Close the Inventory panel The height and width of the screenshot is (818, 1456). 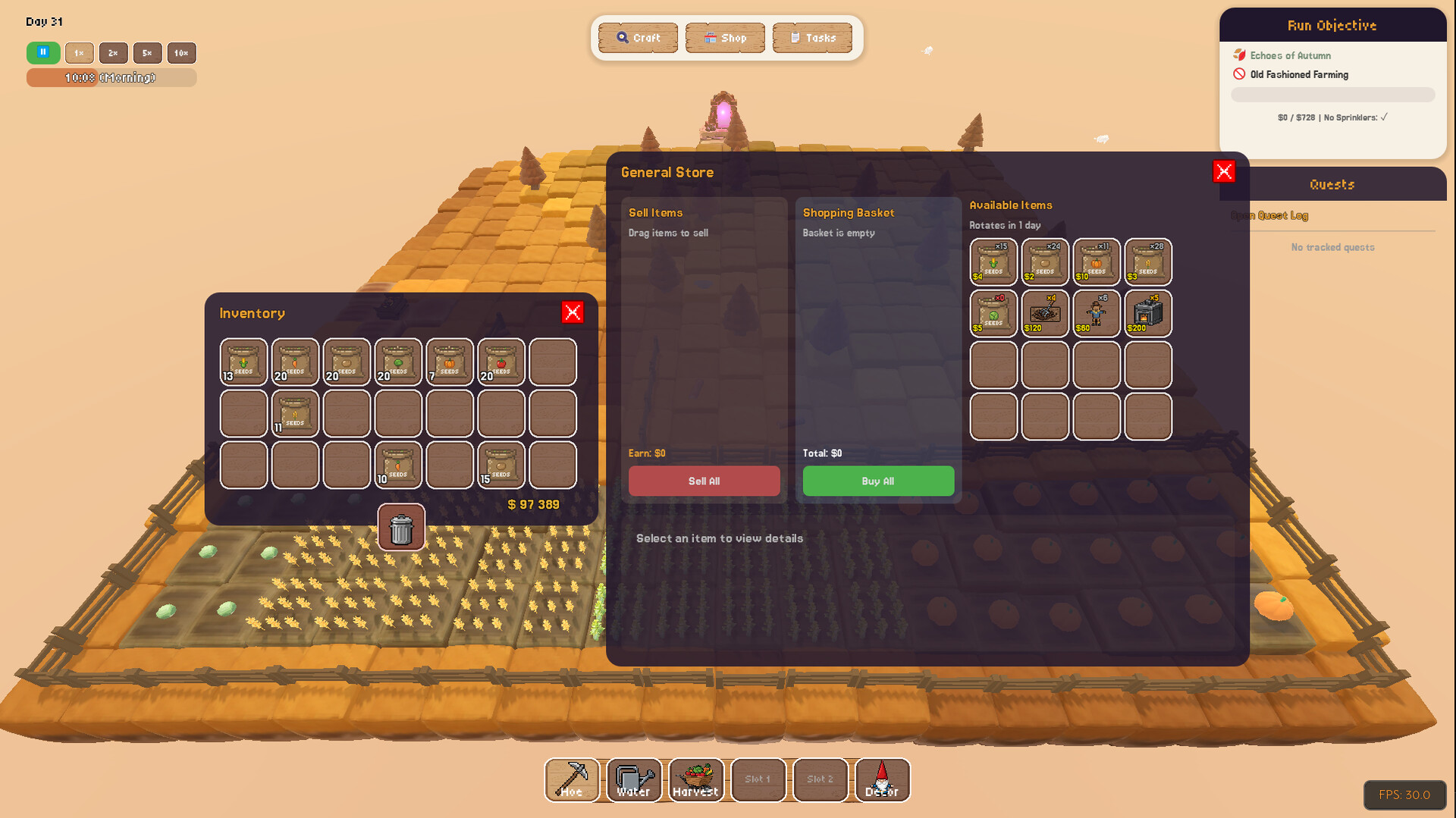(x=573, y=312)
